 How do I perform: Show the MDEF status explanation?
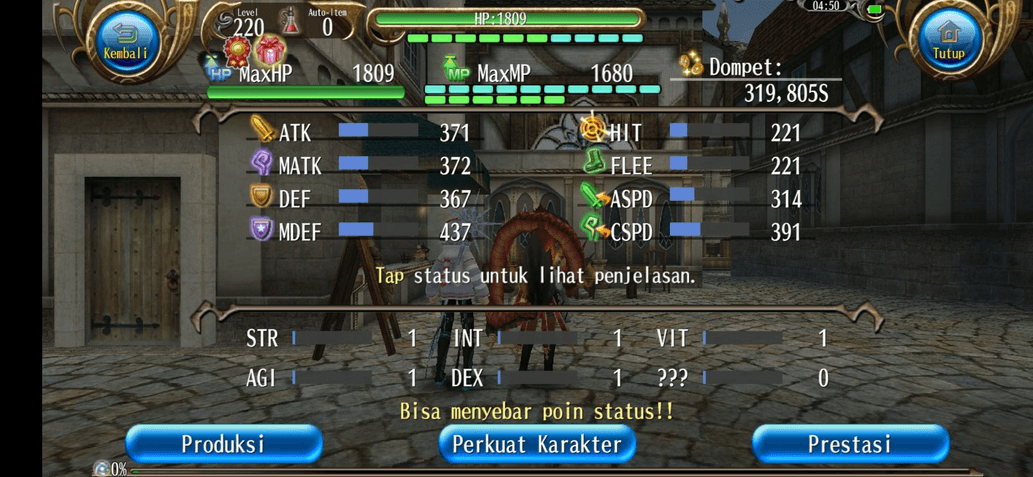coord(360,232)
